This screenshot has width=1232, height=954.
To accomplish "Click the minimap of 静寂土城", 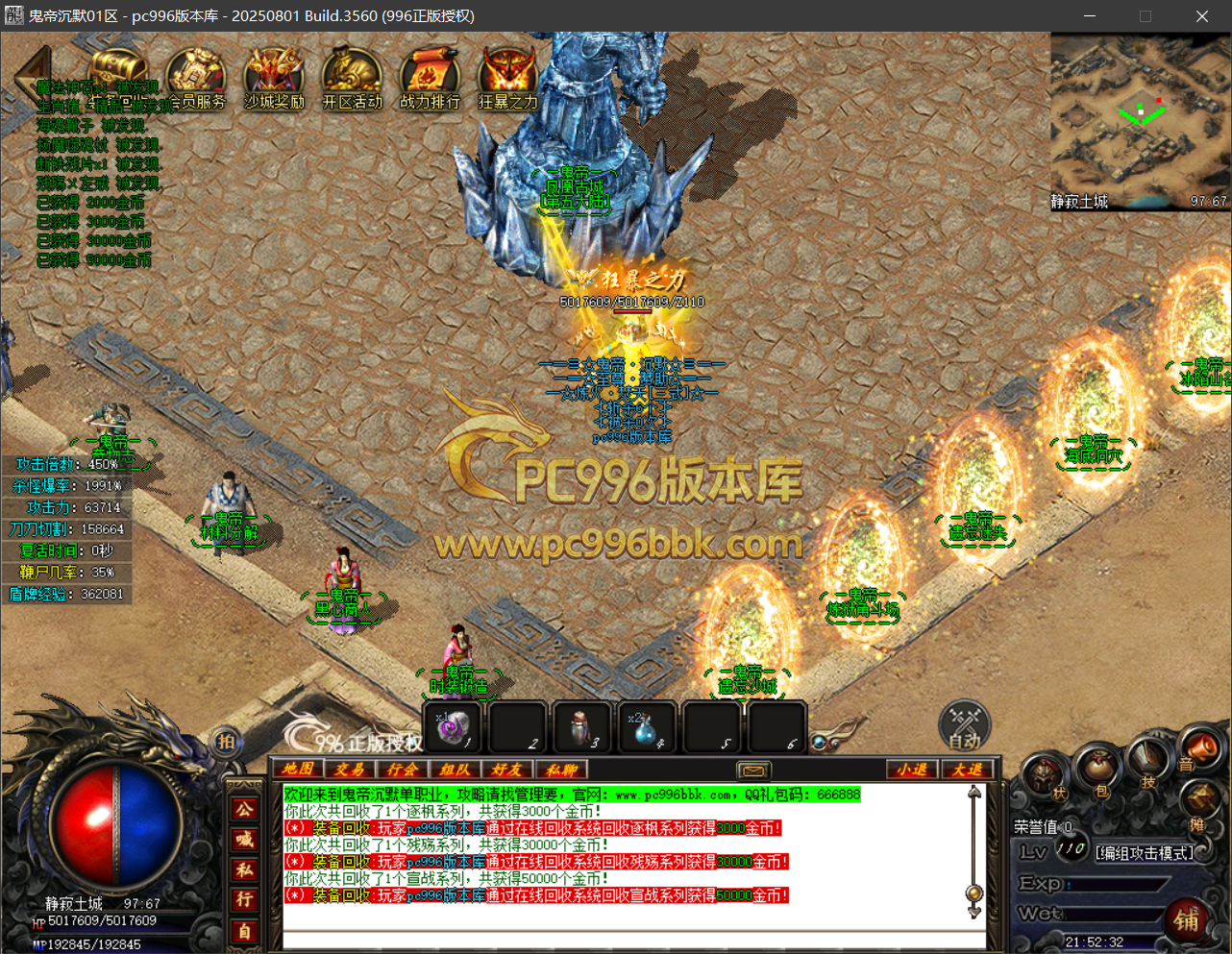I will (x=1139, y=120).
